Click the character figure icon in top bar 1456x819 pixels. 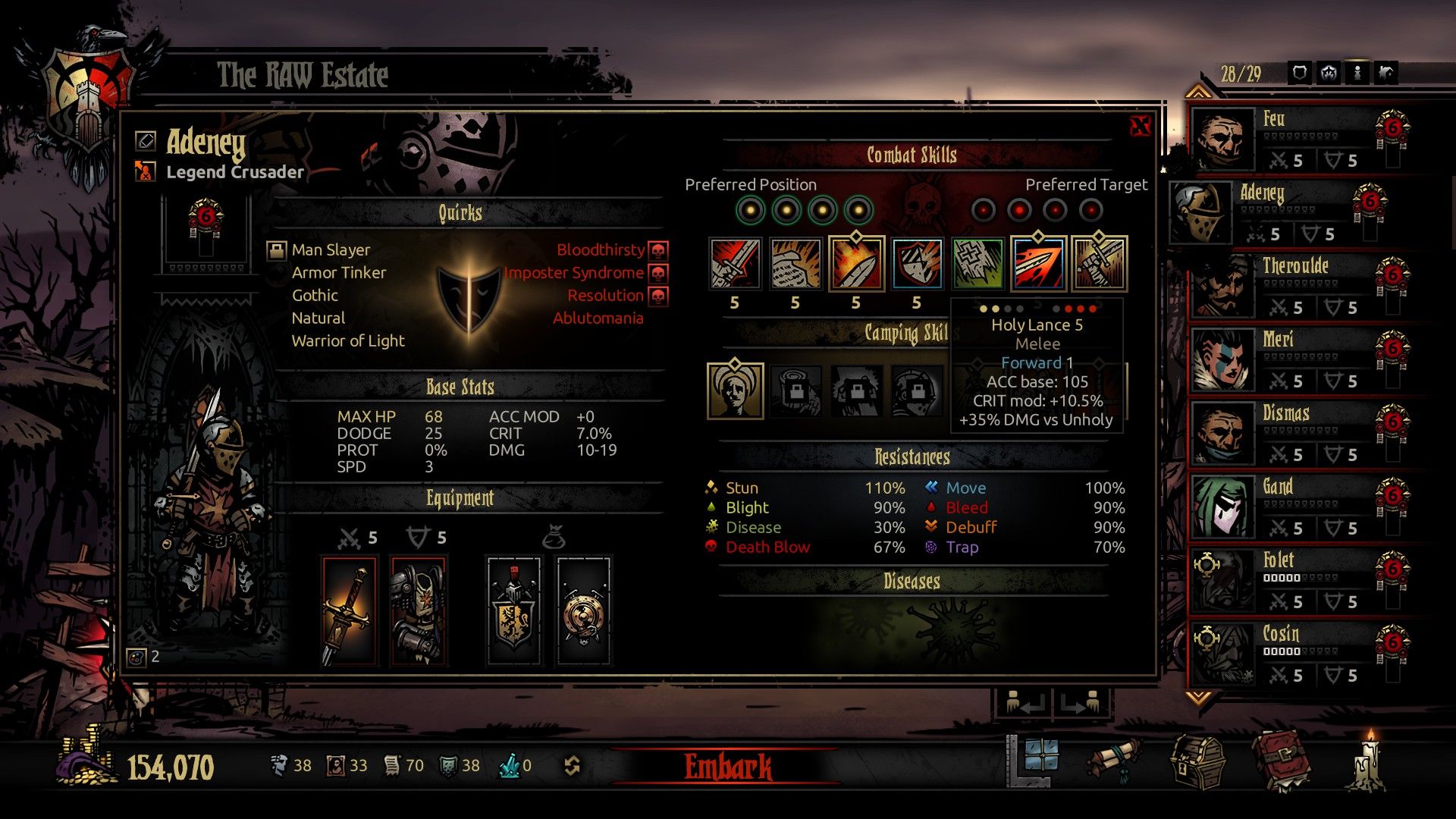tap(1358, 73)
